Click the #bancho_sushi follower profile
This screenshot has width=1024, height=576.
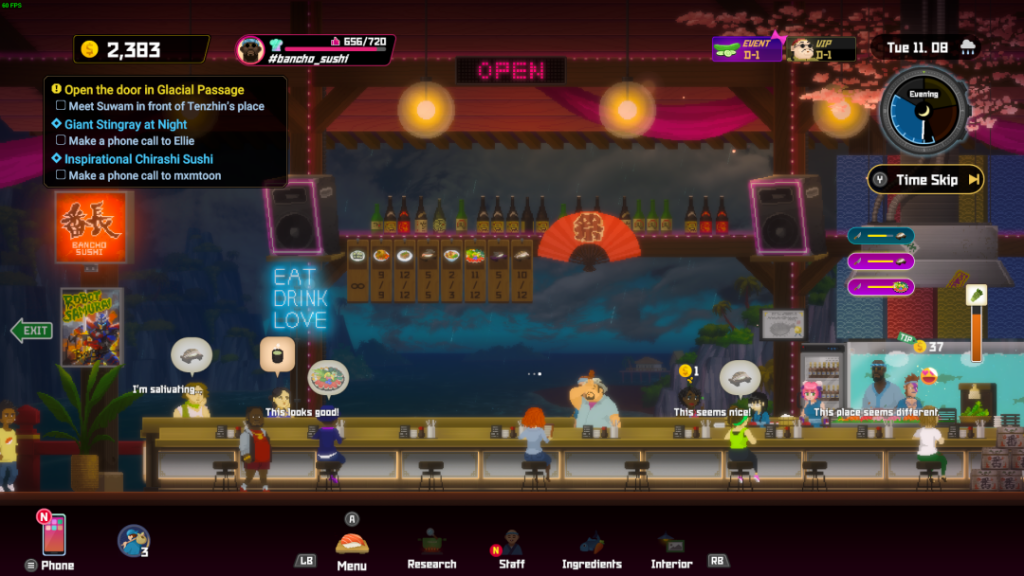(315, 49)
